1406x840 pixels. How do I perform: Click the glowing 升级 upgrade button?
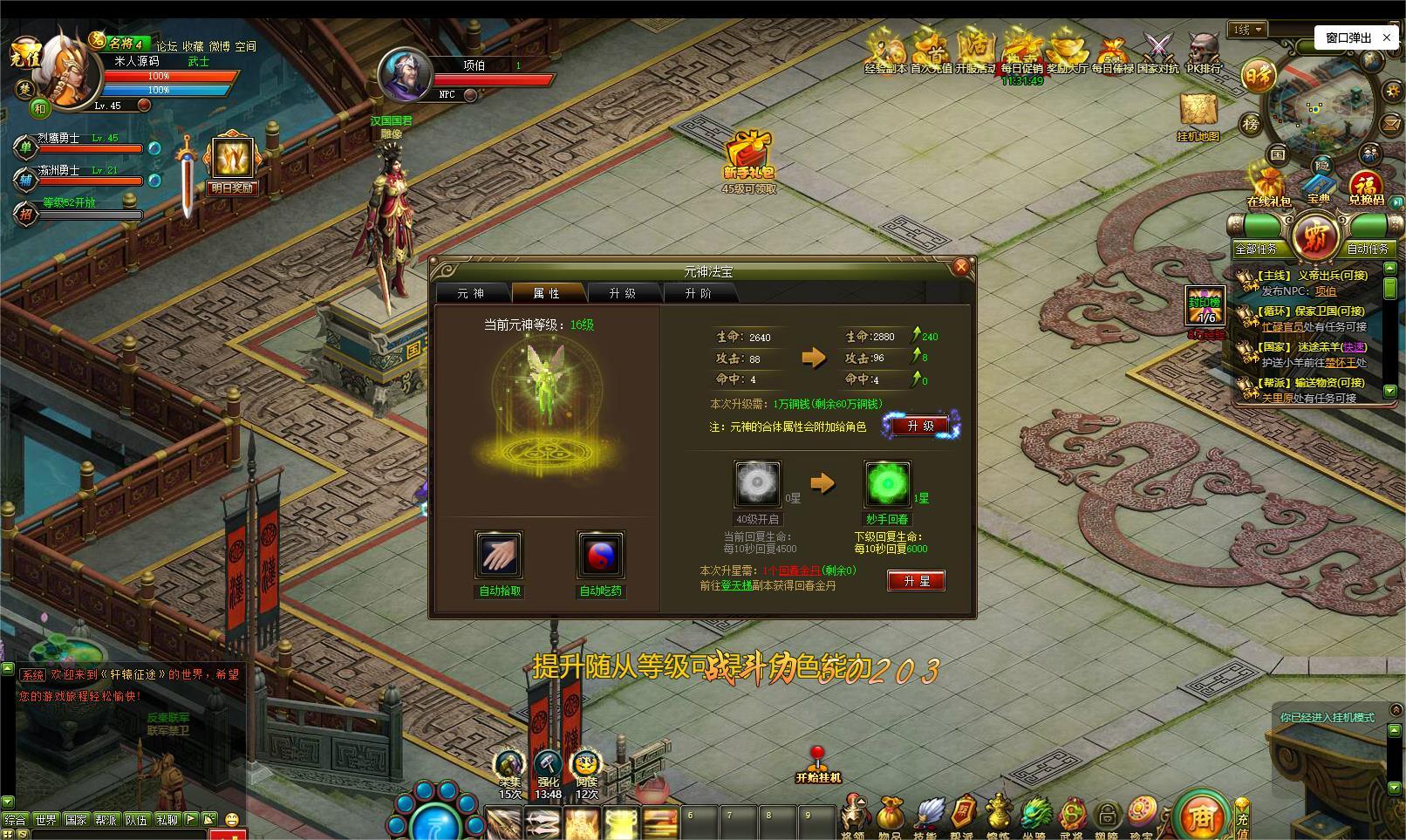click(x=920, y=426)
